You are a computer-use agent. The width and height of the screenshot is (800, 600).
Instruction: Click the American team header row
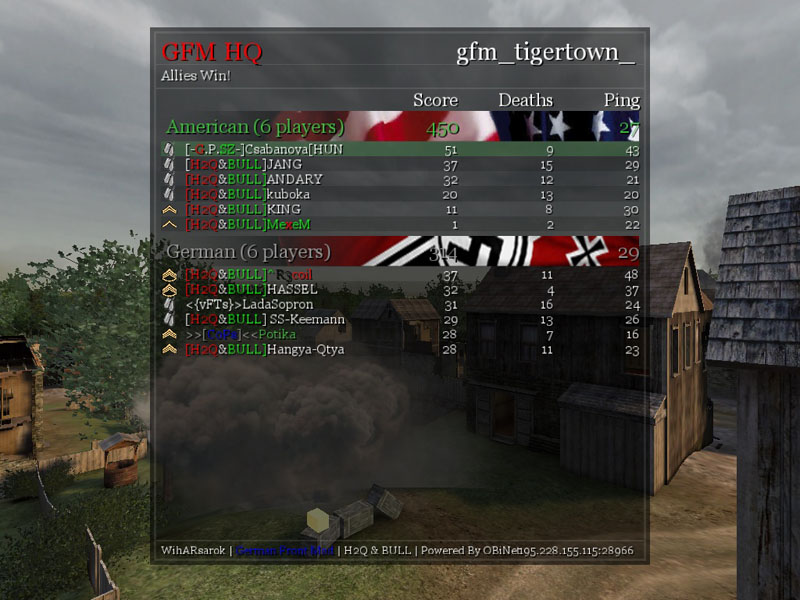click(x=400, y=128)
